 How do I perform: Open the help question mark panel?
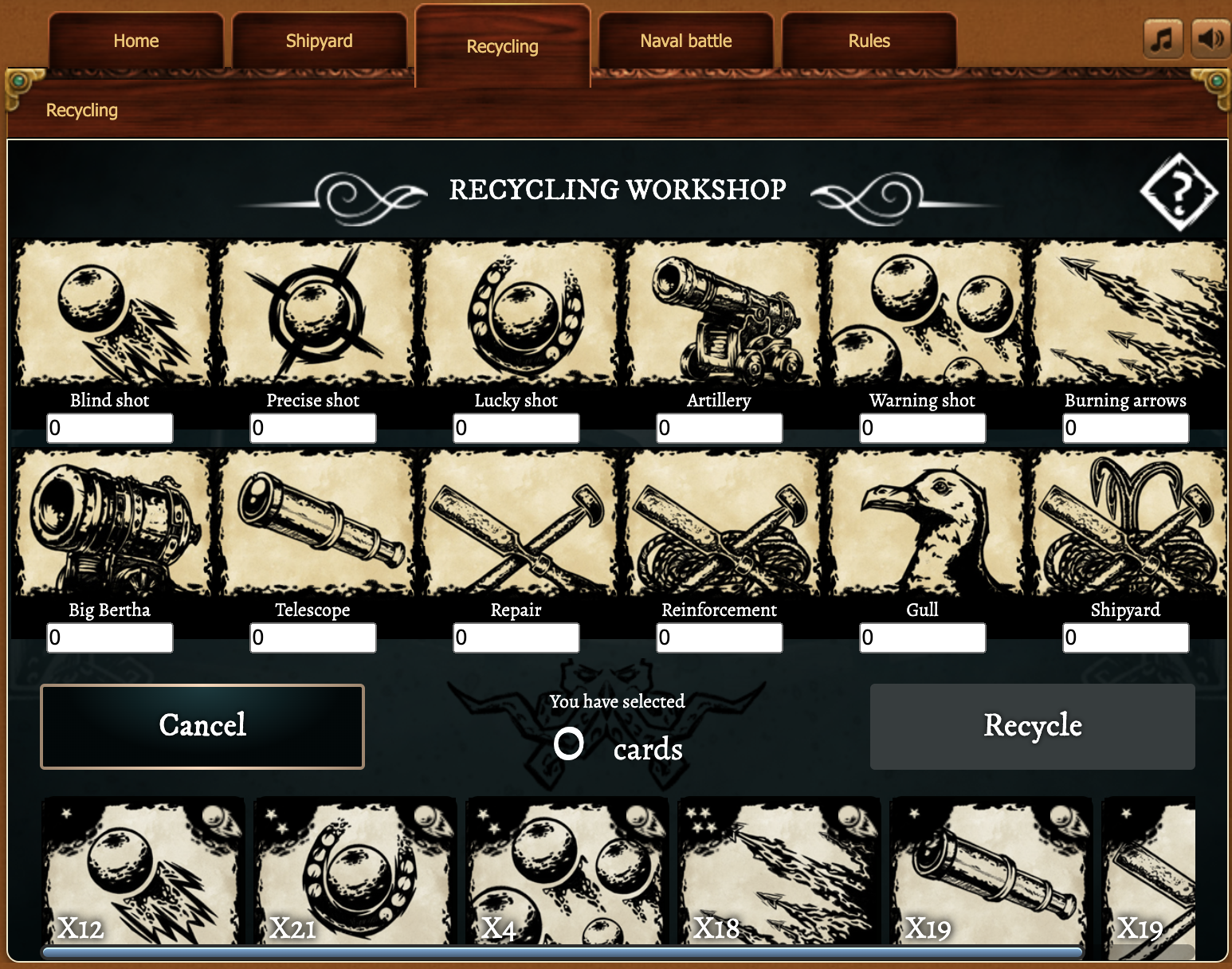[1179, 191]
